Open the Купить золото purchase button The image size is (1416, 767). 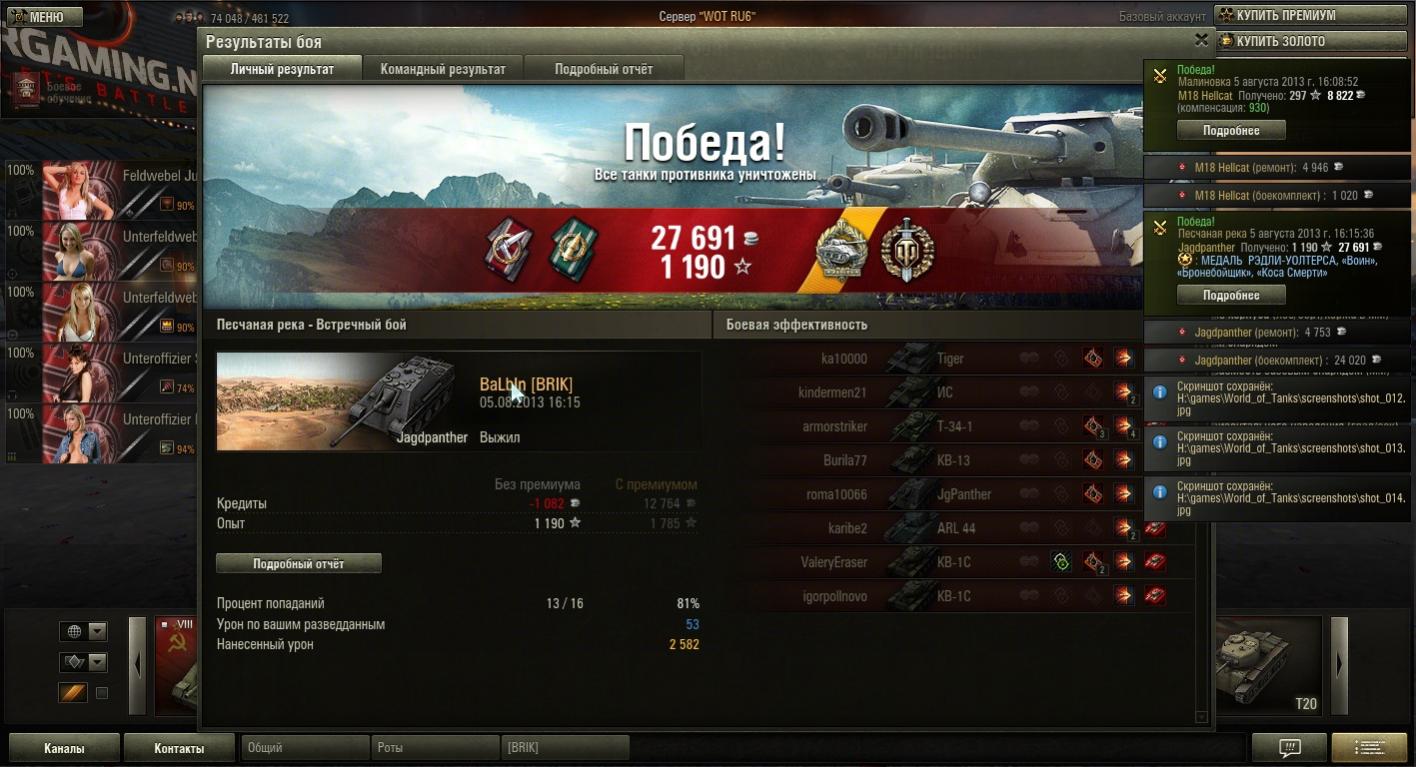tap(1310, 41)
